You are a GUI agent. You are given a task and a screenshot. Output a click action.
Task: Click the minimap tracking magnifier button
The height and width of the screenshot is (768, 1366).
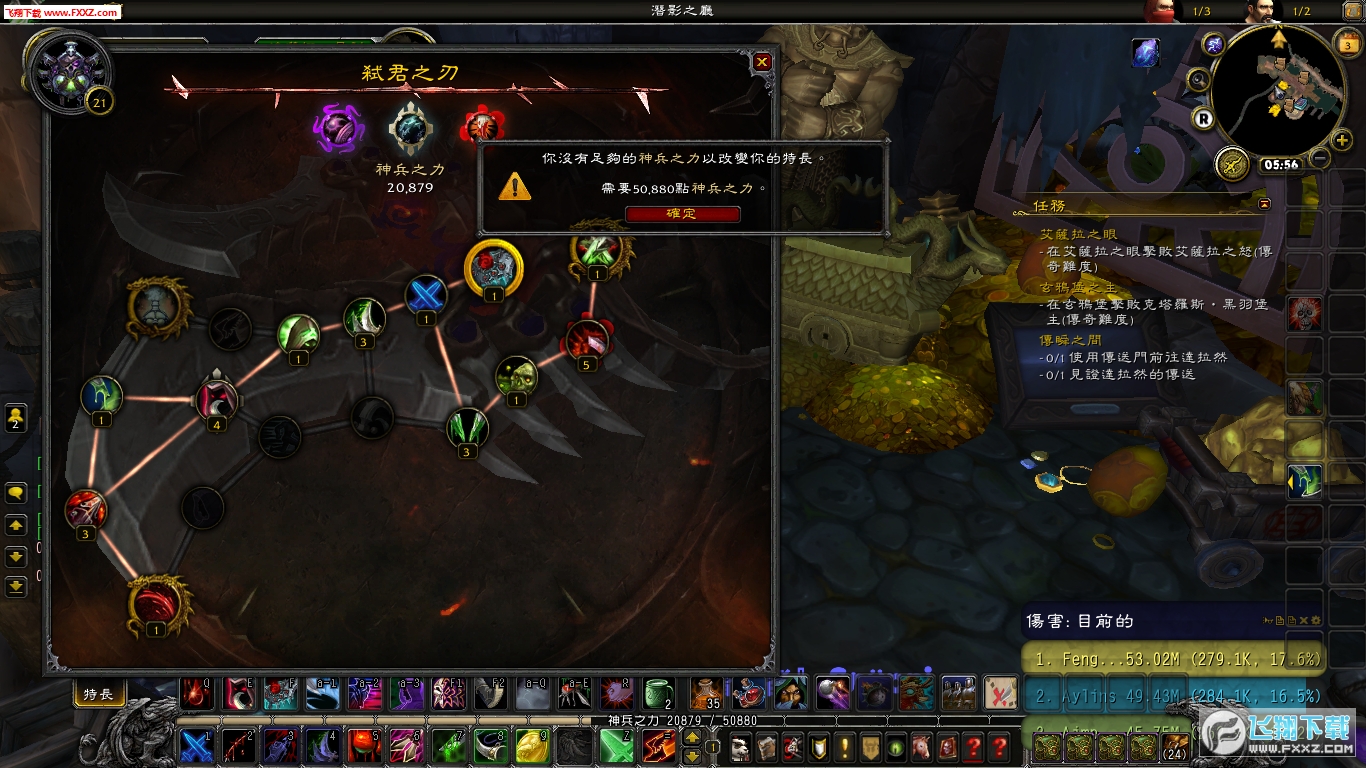coord(1198,80)
